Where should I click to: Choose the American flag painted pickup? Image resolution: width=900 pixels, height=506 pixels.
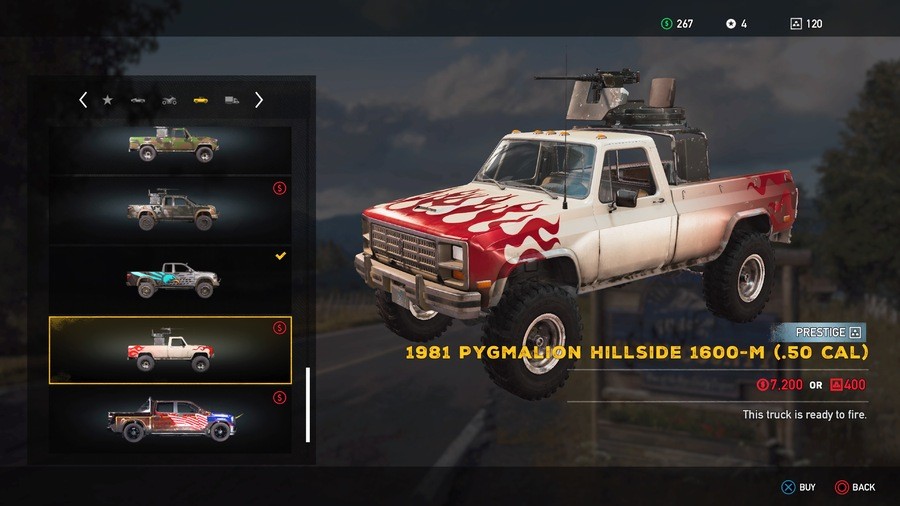point(171,419)
